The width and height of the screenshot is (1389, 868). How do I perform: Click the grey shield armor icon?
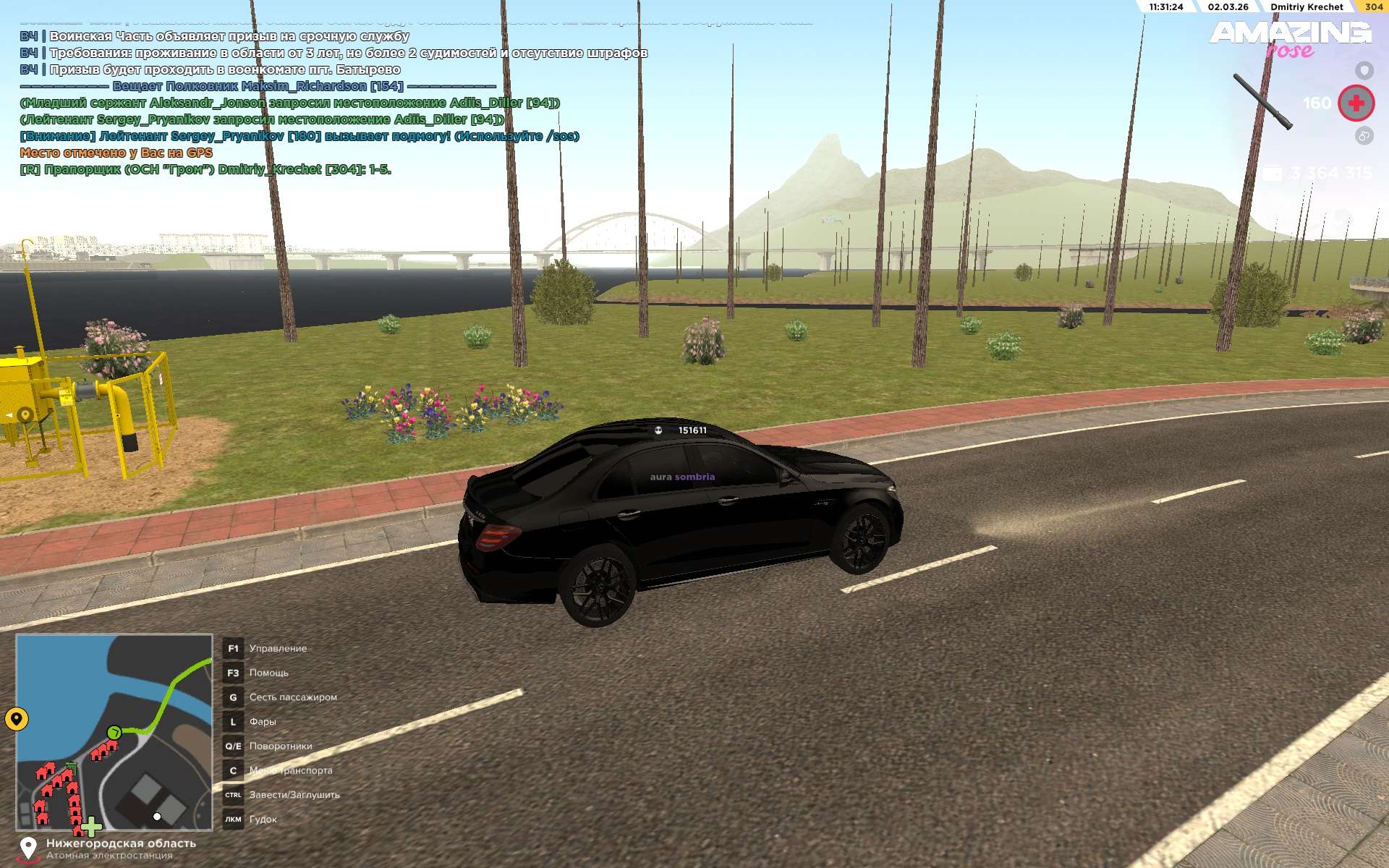point(1364,70)
